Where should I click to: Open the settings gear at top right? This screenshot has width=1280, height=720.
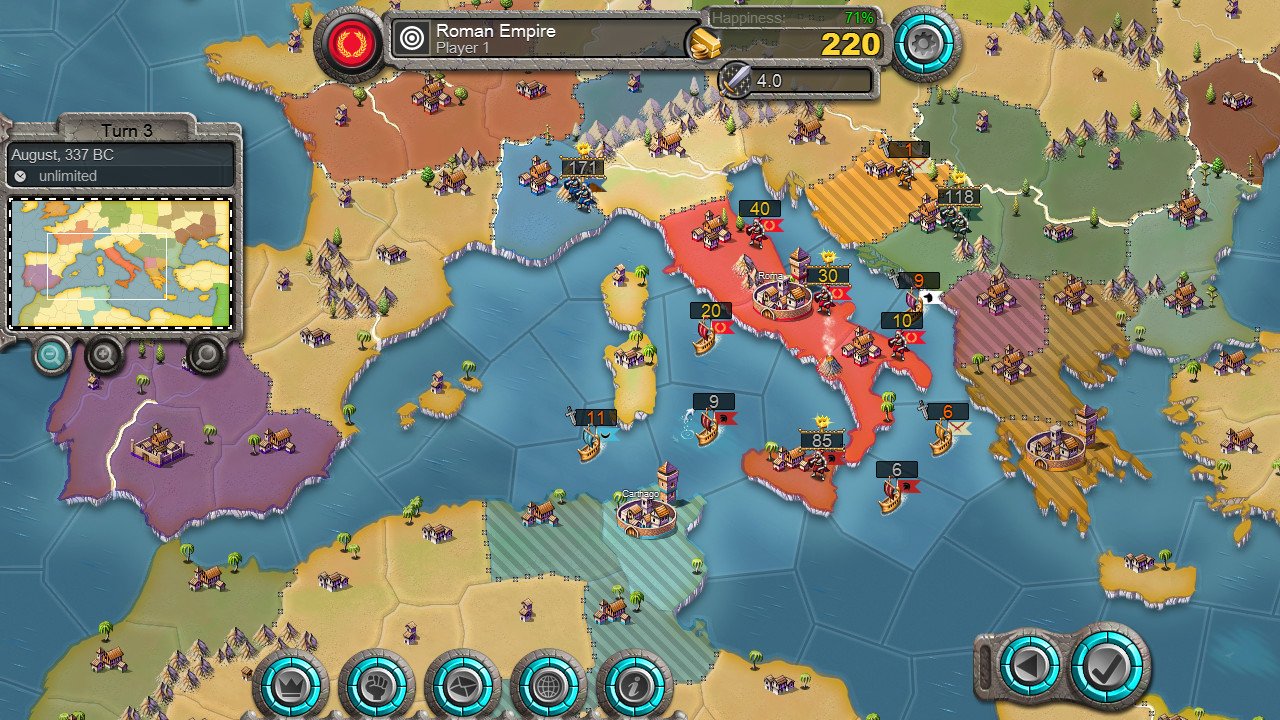(x=925, y=42)
